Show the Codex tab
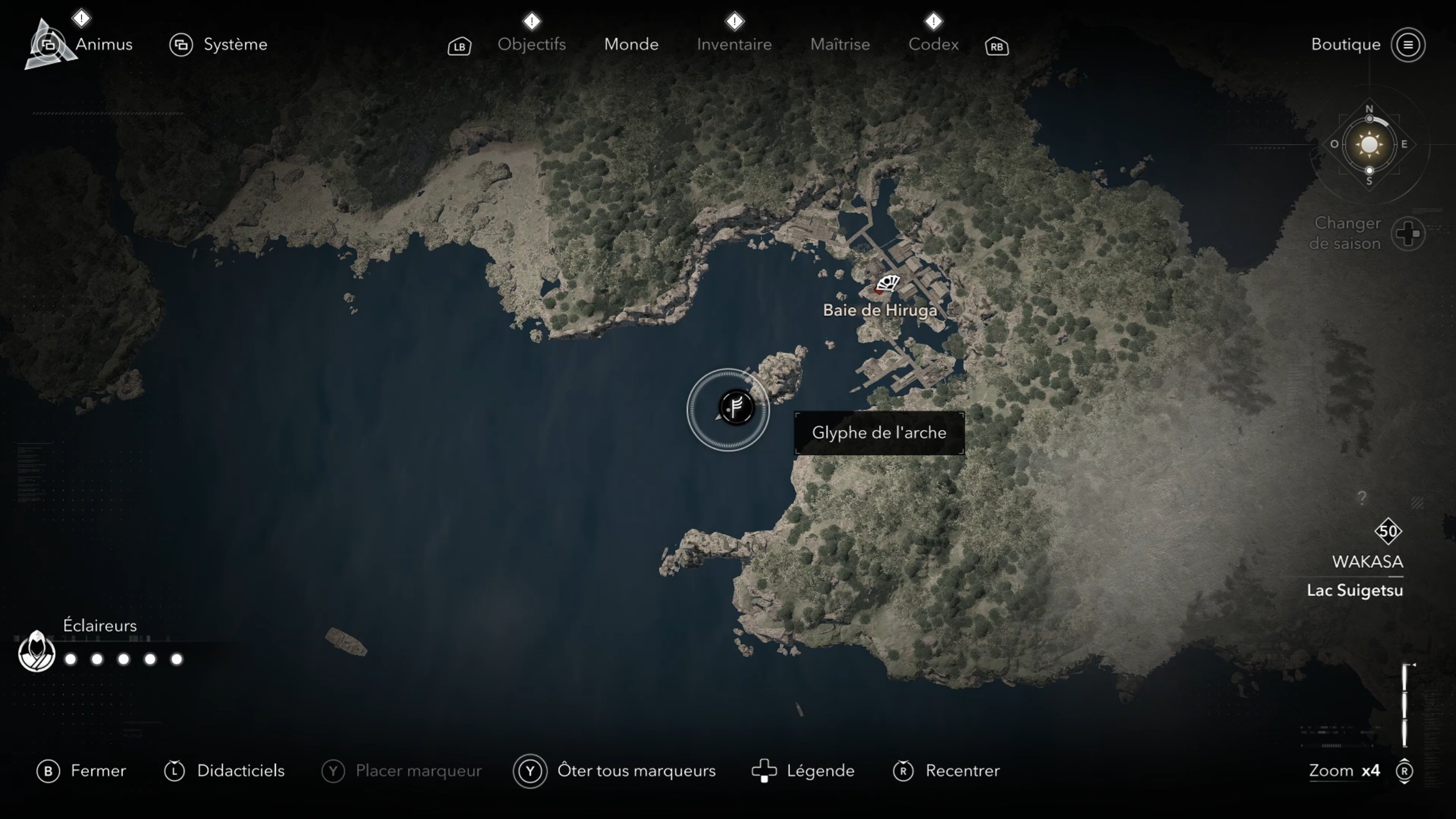 point(933,44)
